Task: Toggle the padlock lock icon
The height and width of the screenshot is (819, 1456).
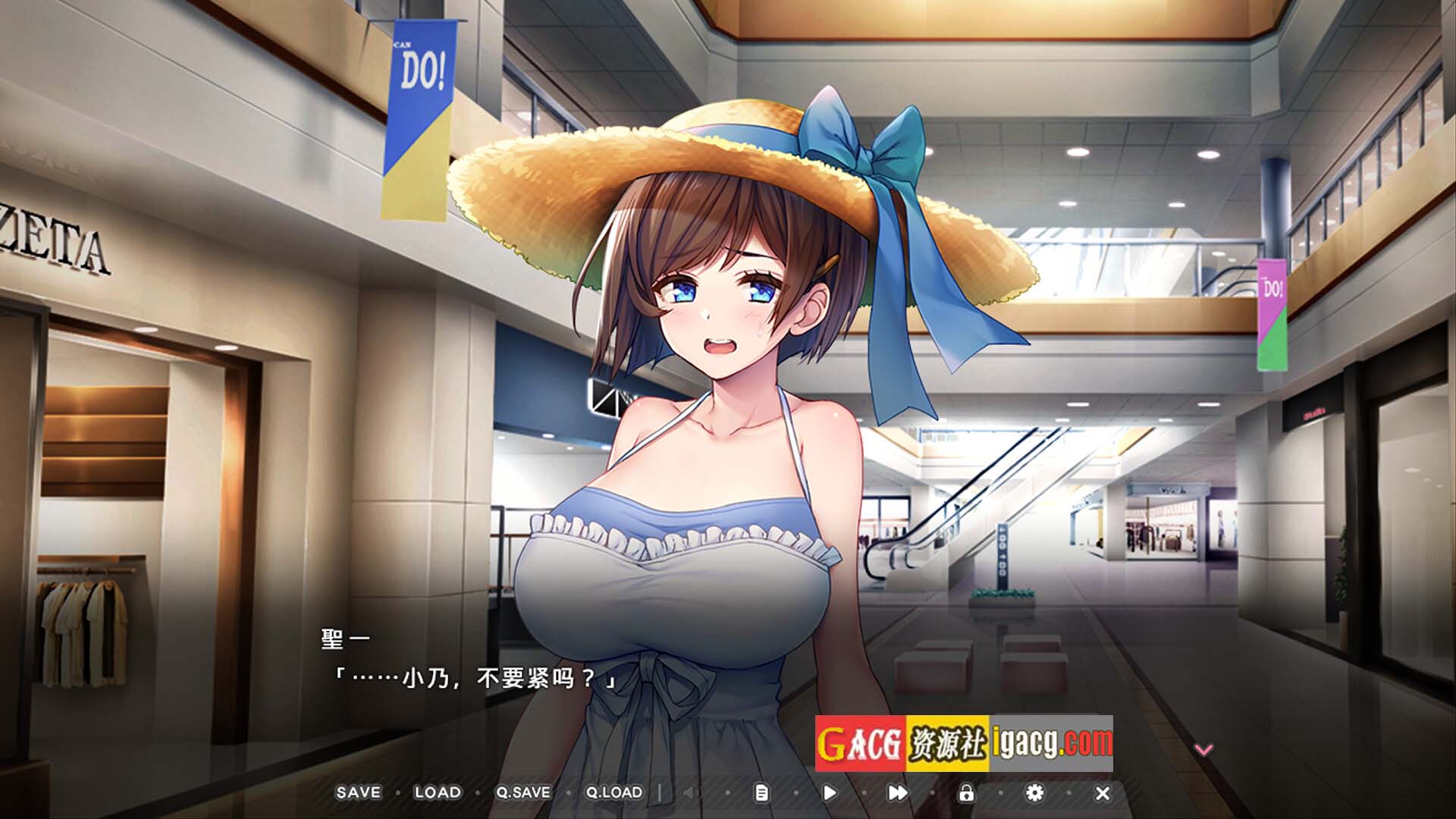Action: [966, 793]
